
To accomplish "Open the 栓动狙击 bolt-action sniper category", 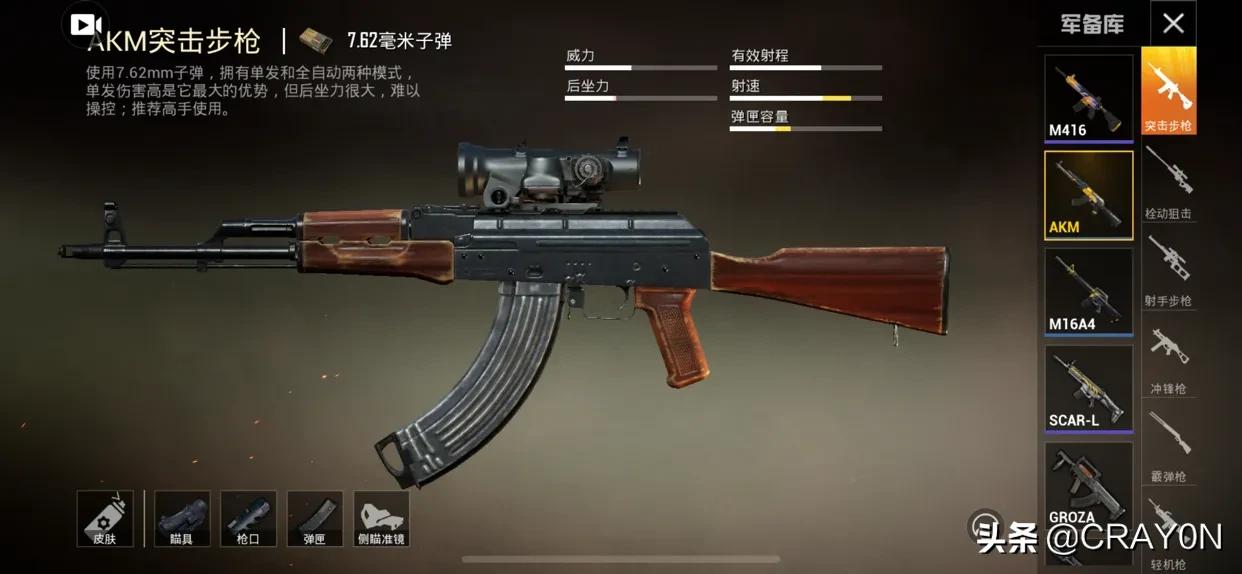I will [1168, 183].
